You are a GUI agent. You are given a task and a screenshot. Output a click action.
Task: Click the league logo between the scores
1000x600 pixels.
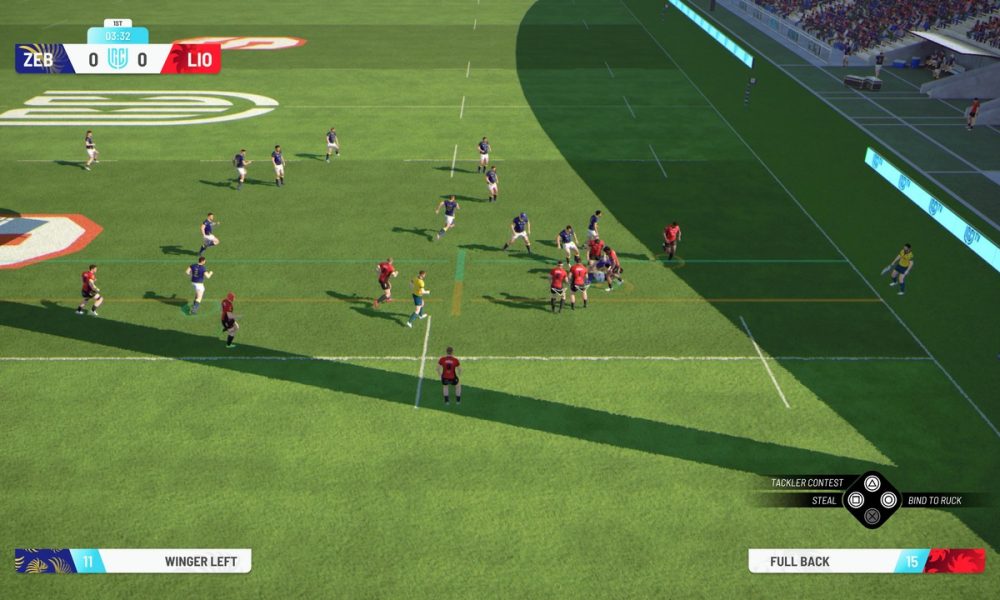pyautogui.click(x=118, y=59)
